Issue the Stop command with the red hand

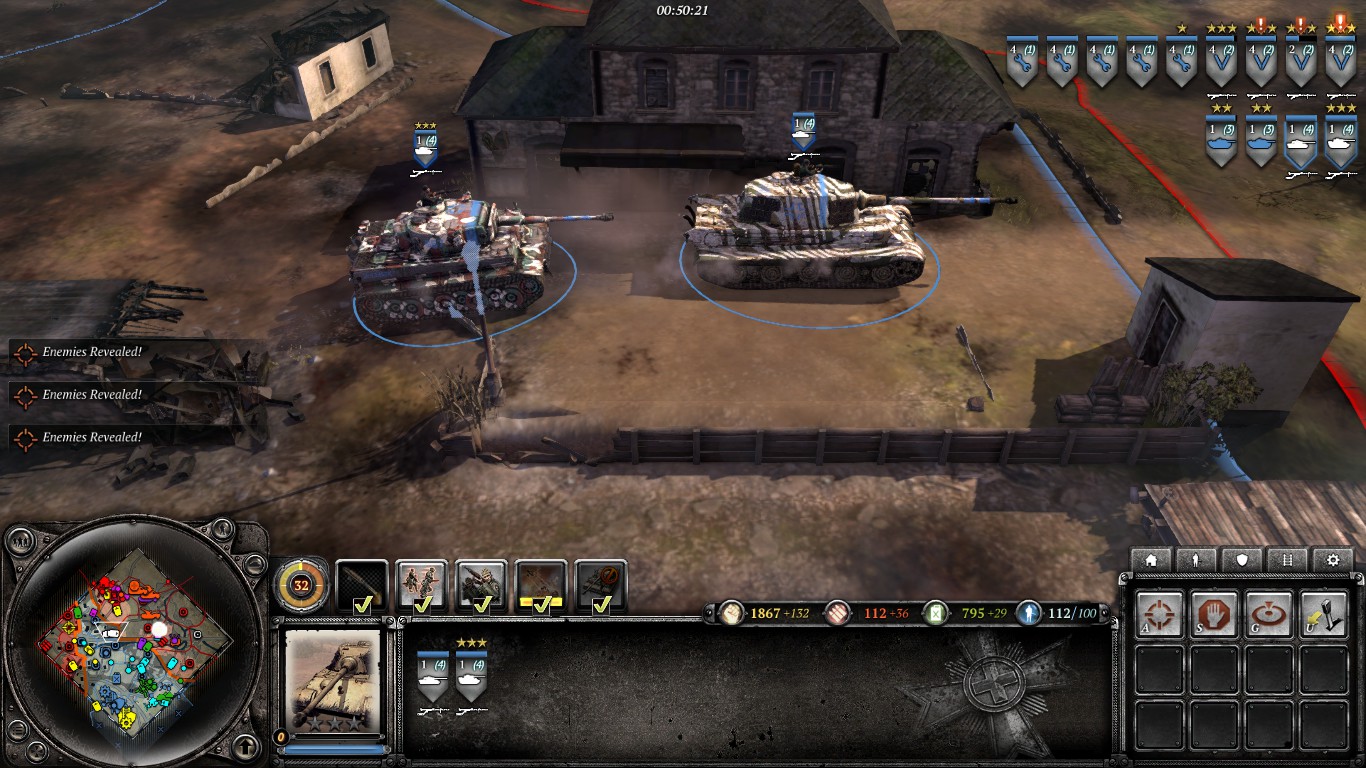(x=1215, y=613)
